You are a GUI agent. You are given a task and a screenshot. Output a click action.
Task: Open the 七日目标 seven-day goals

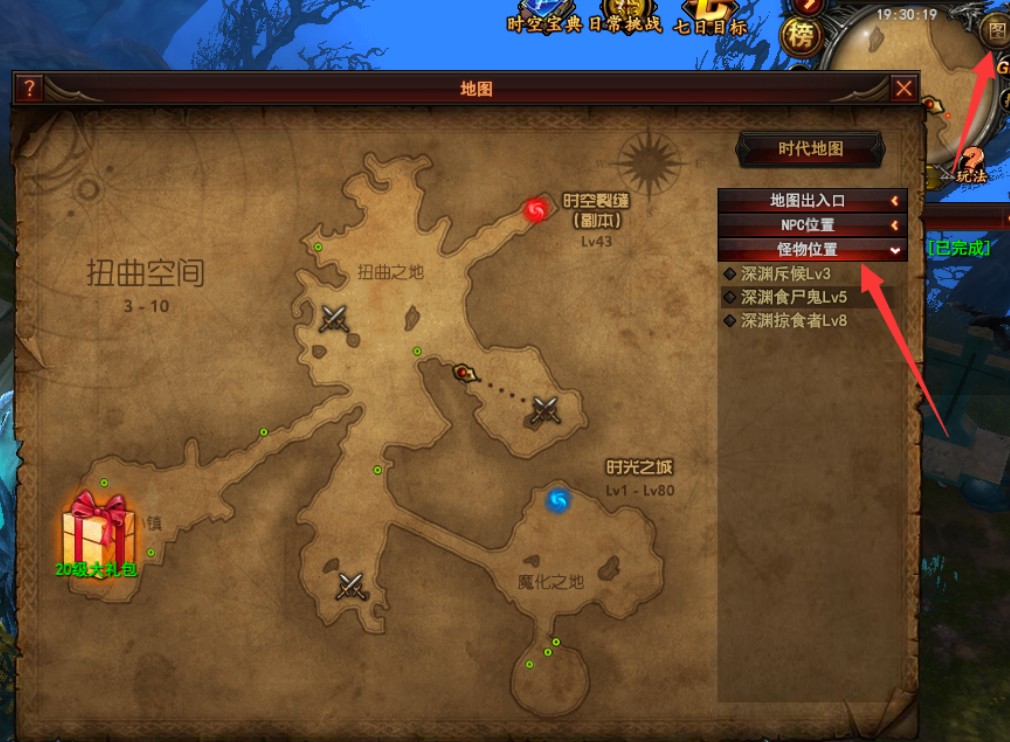pyautogui.click(x=711, y=22)
